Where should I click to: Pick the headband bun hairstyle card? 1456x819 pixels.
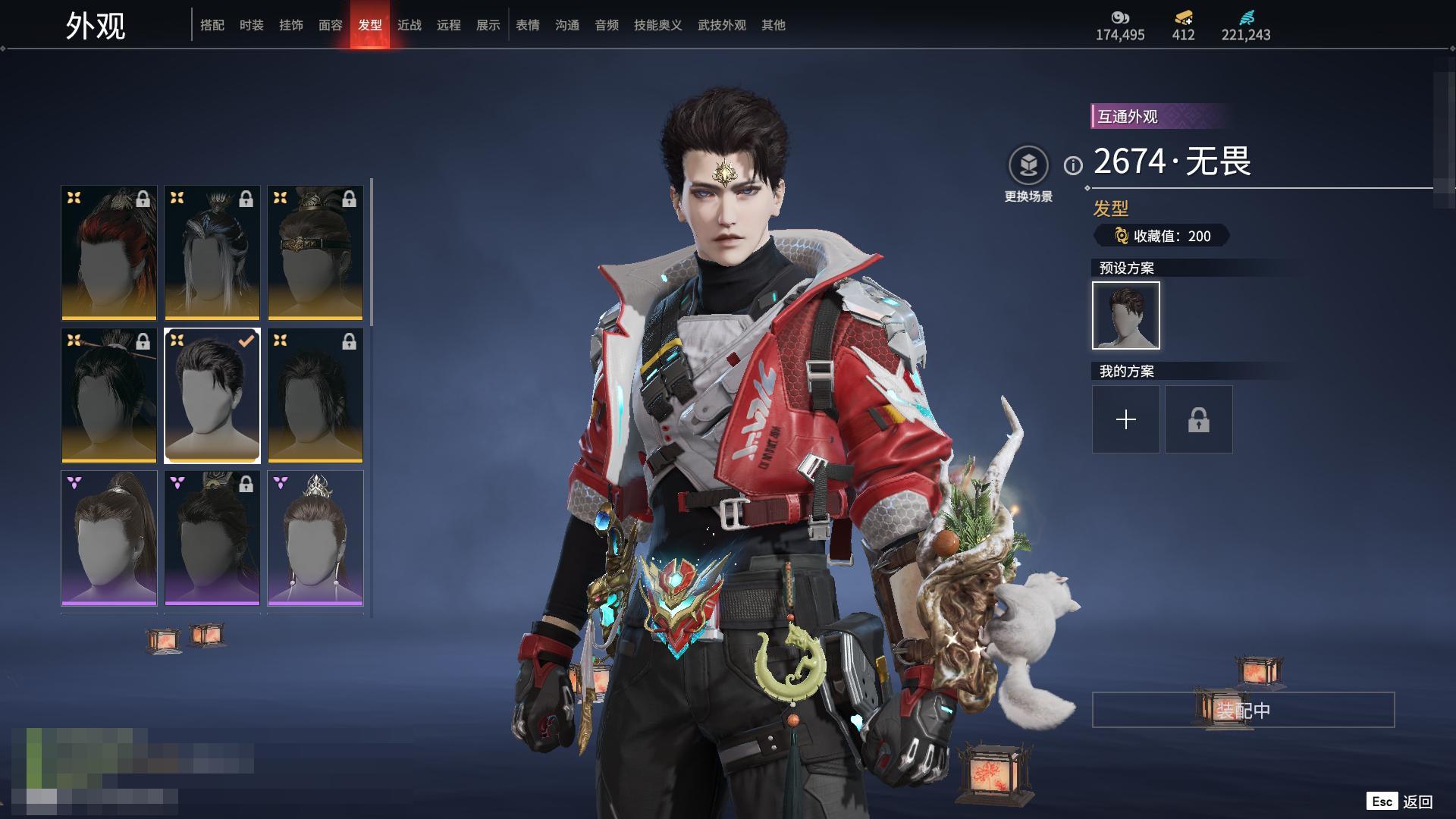point(315,253)
